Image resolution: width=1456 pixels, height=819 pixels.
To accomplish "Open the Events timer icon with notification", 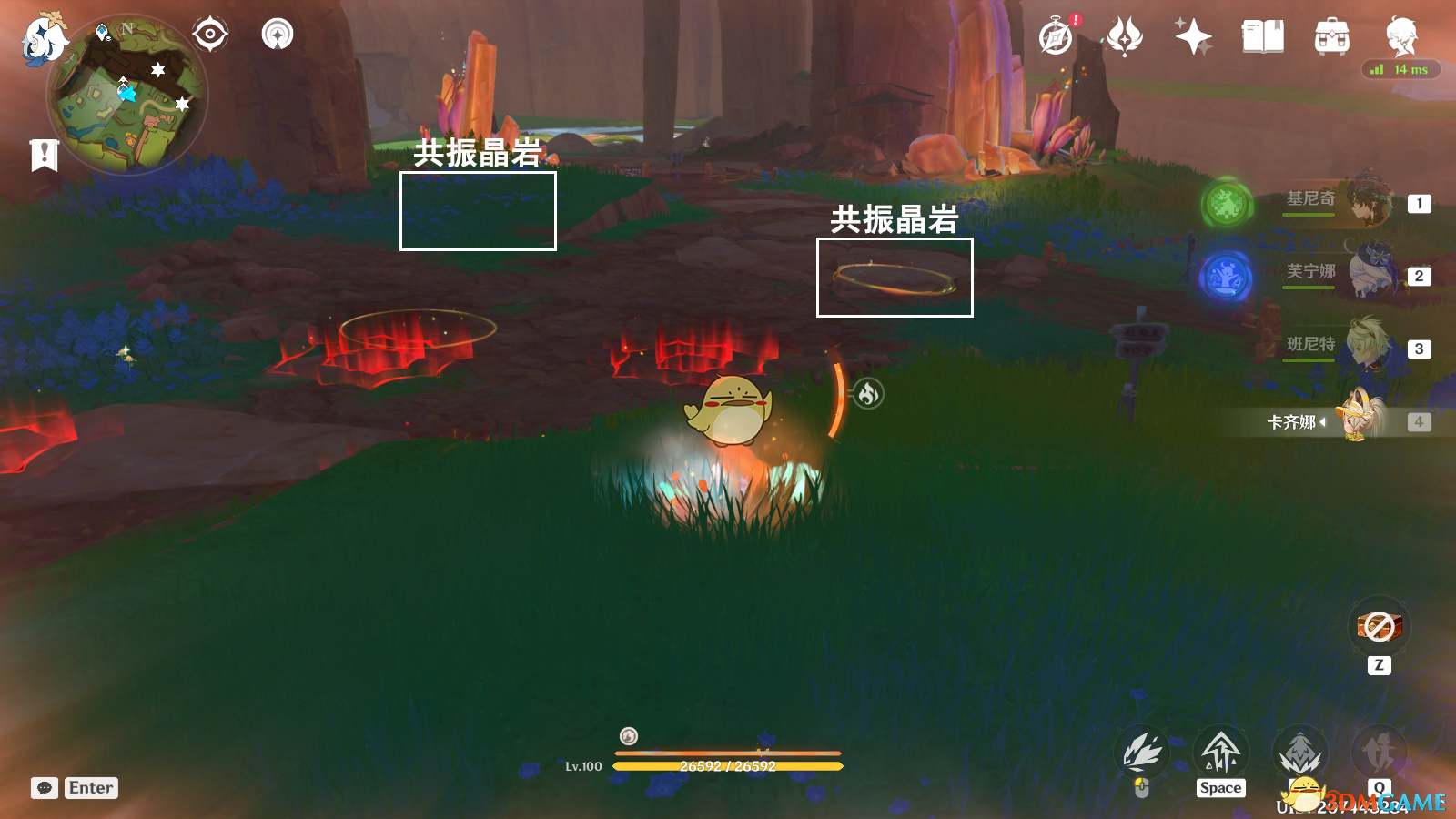I will pos(1056,36).
